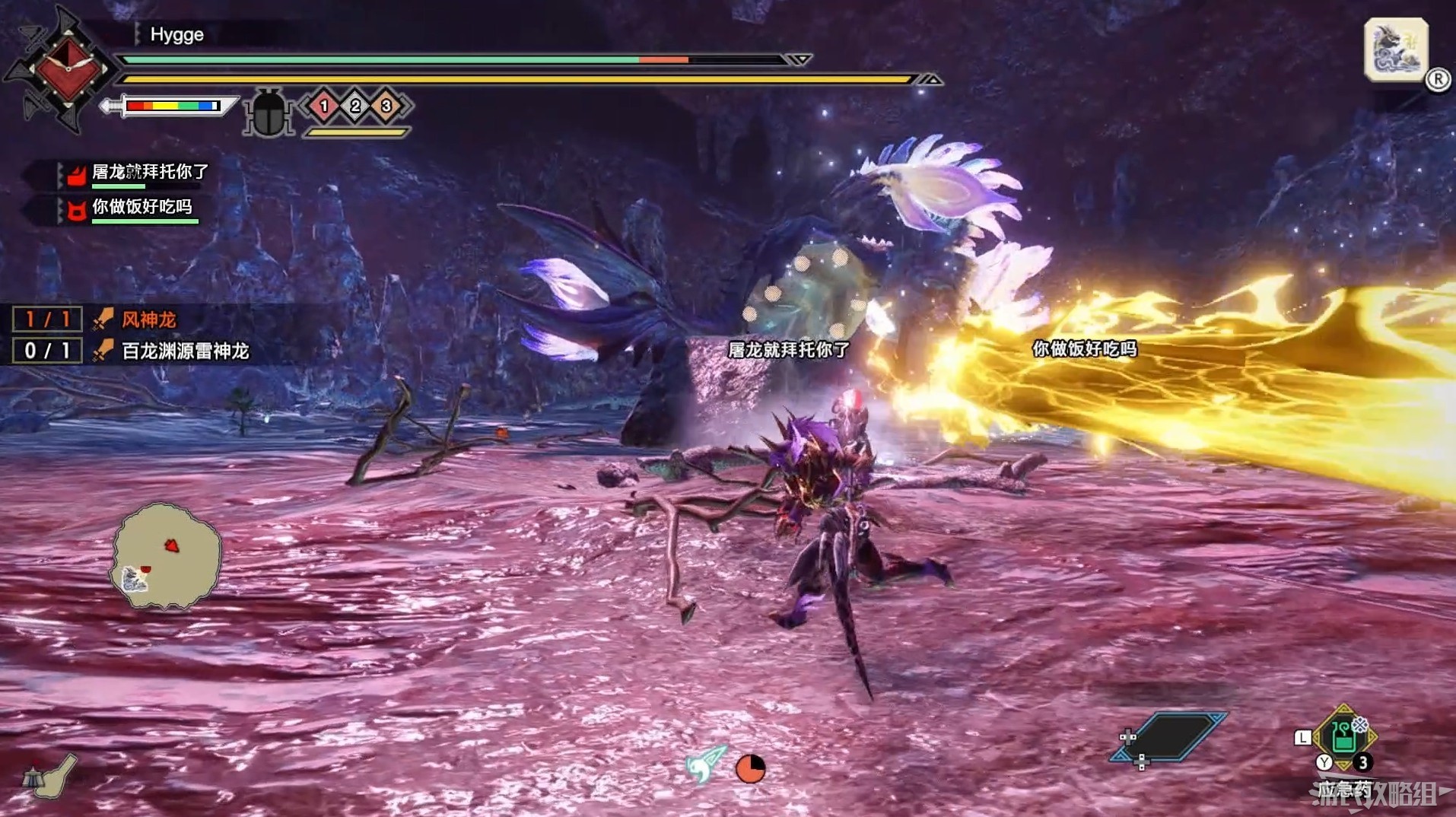This screenshot has width=1456, height=817.
Task: Click the orange cooldown timer icon
Action: 750,768
